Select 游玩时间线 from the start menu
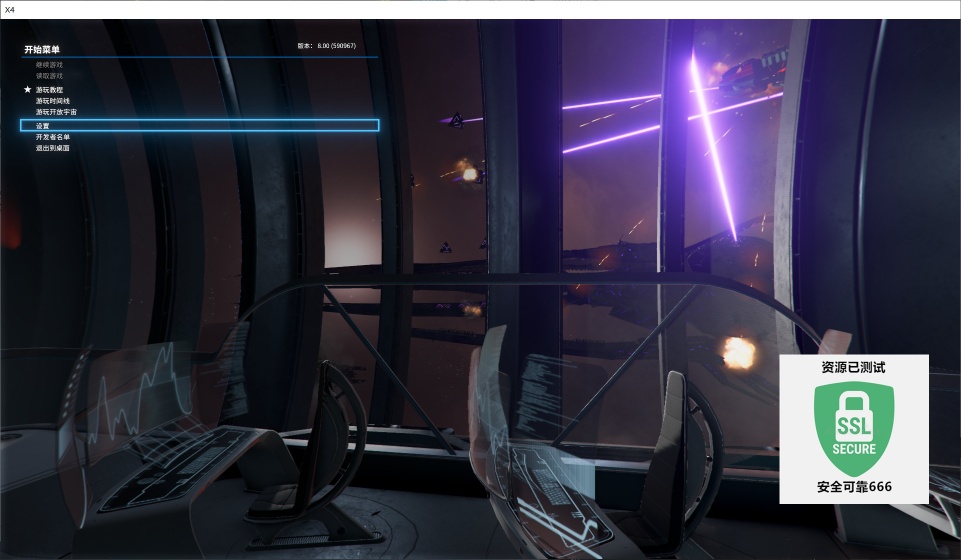Image resolution: width=961 pixels, height=560 pixels. click(x=55, y=101)
